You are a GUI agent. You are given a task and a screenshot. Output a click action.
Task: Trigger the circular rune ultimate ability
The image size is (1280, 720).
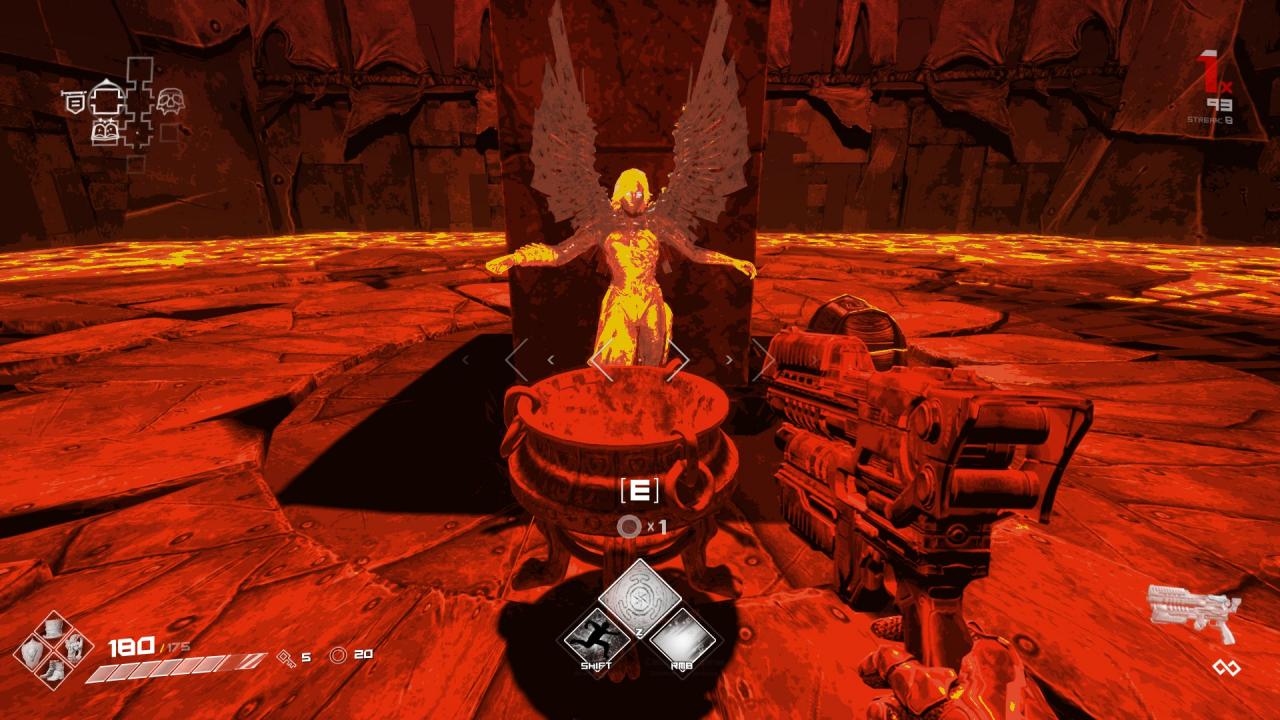[x=640, y=598]
